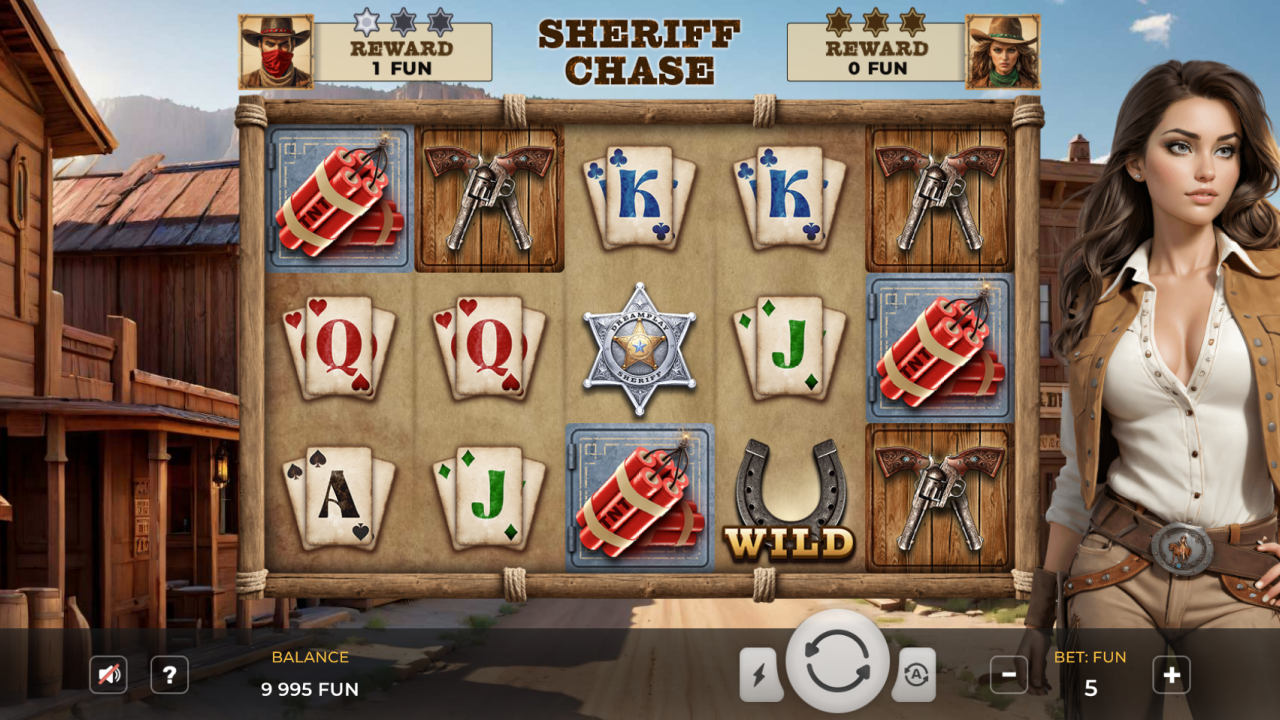Click the cowgirl portrait on the right
1280x720 pixels.
pos(1003,47)
